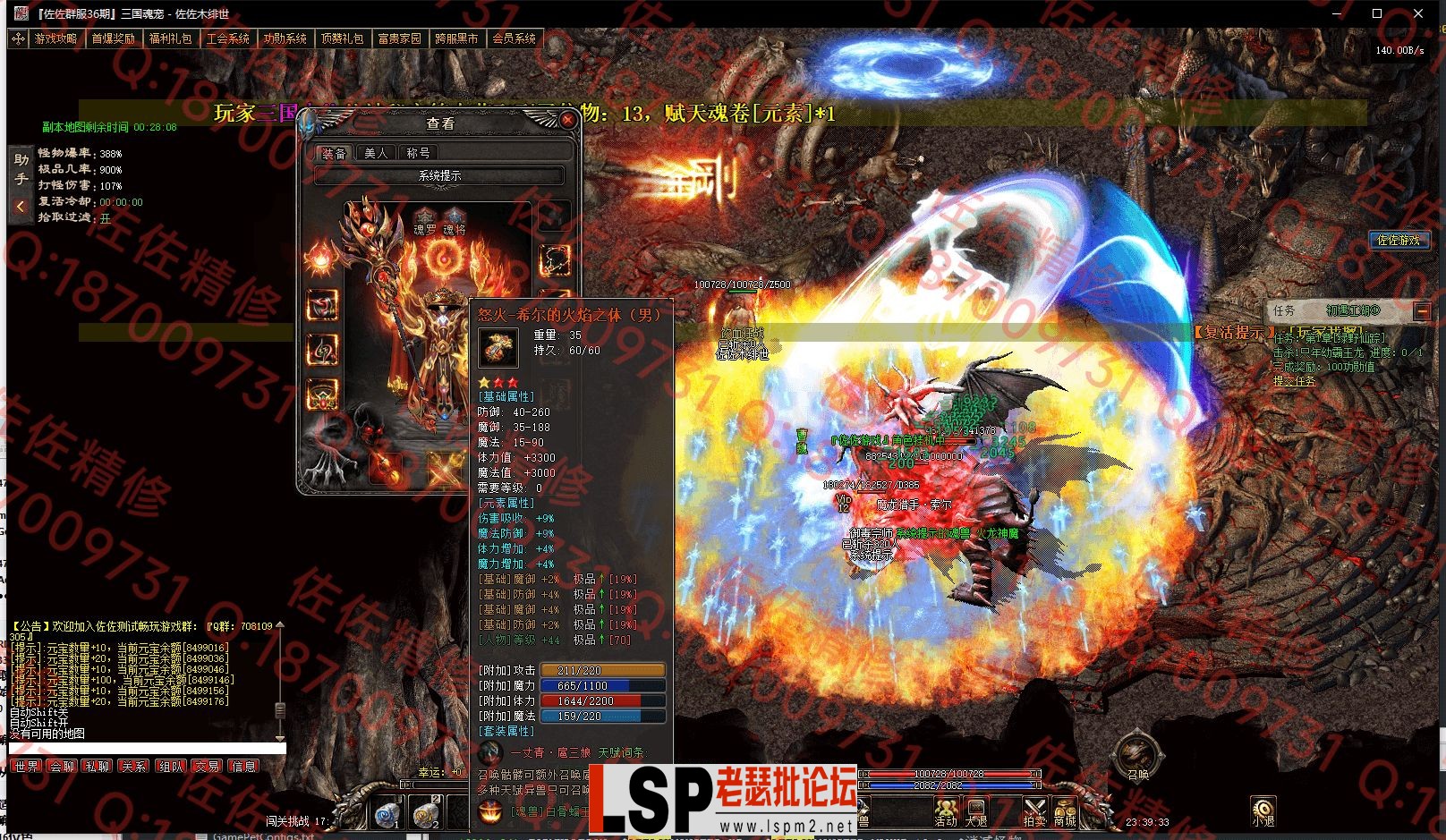Open the 工会系统 guild system menu
Viewport: 1446px width, 840px height.
(x=227, y=38)
